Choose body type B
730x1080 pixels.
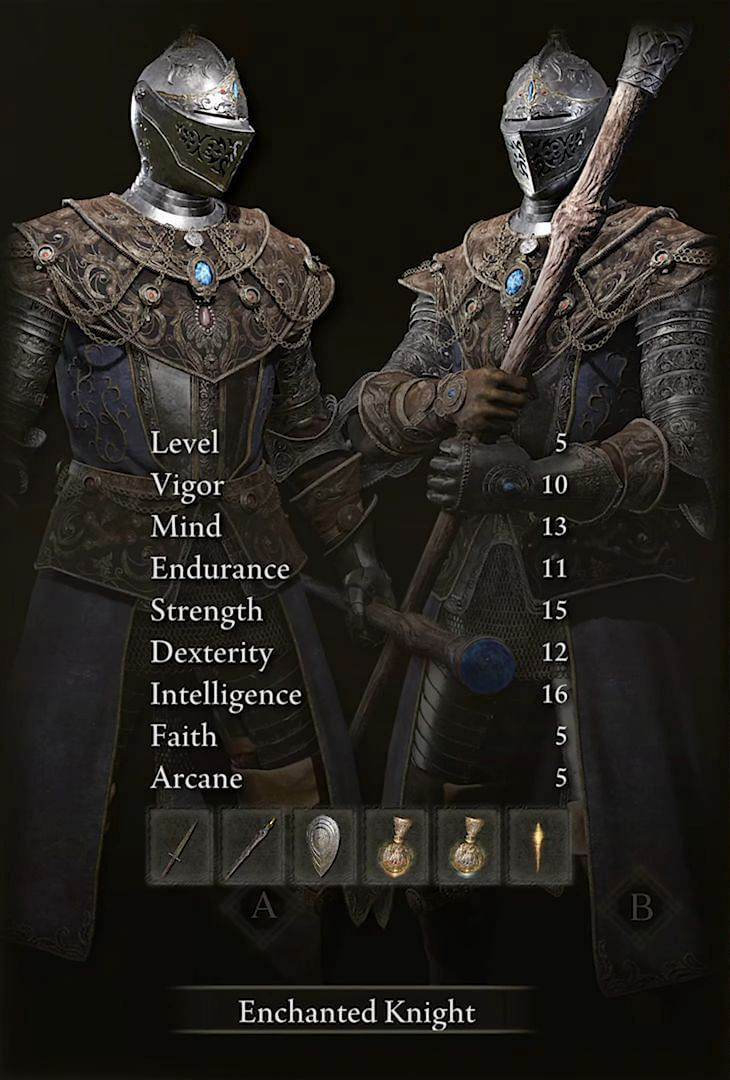[641, 906]
